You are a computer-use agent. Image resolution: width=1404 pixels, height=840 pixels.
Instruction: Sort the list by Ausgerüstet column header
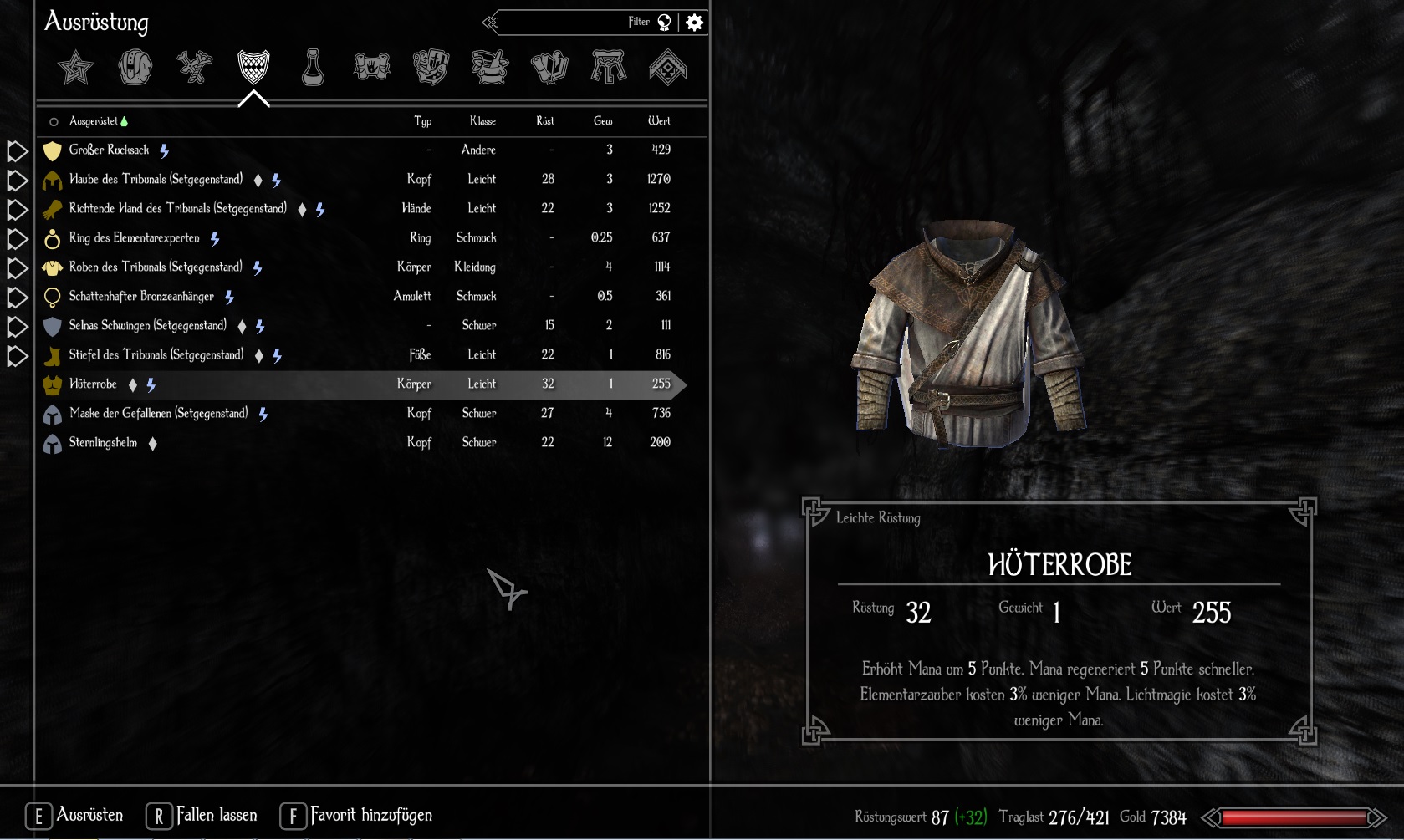tap(94, 121)
